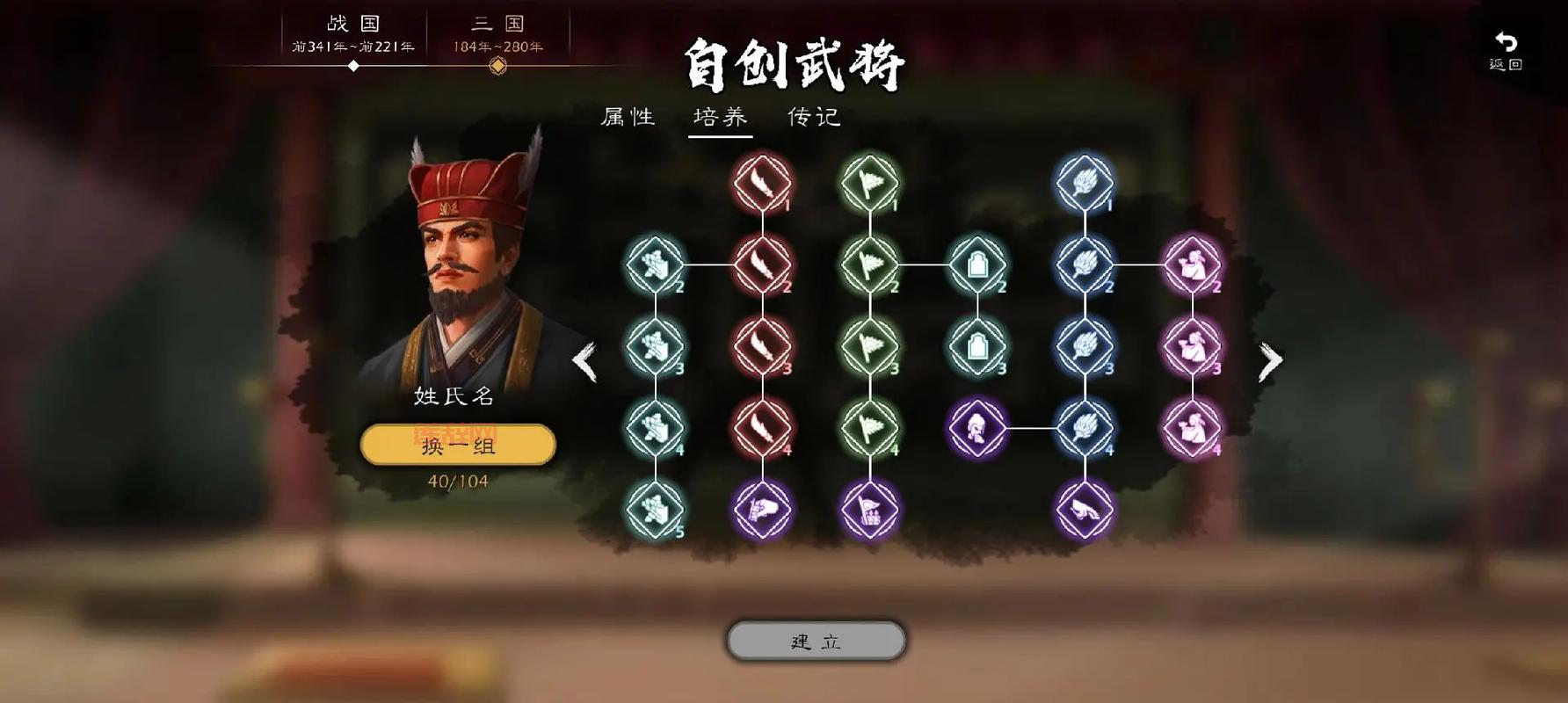The height and width of the screenshot is (703, 1568).
Task: Select the green flag node level 4
Action: (x=870, y=431)
